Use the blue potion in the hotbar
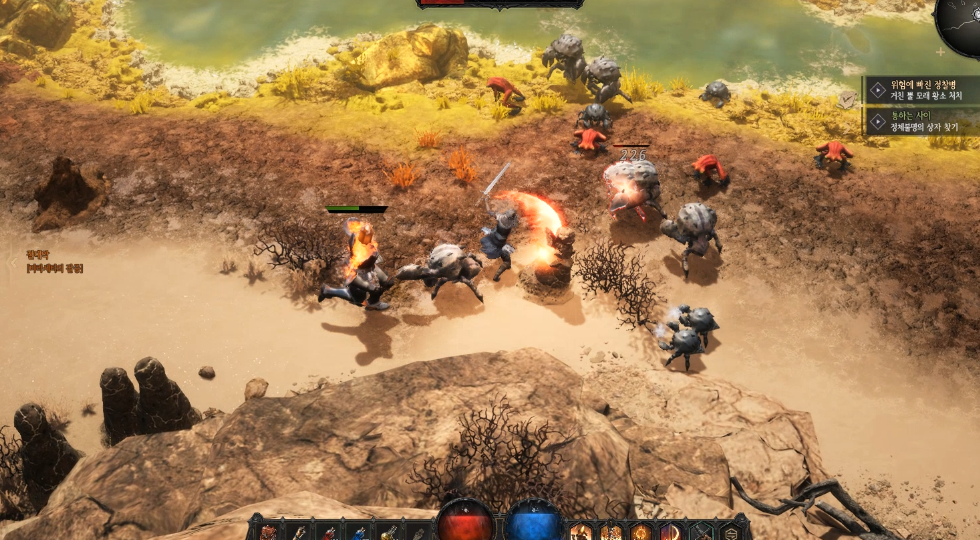The image size is (980, 540). tap(358, 531)
